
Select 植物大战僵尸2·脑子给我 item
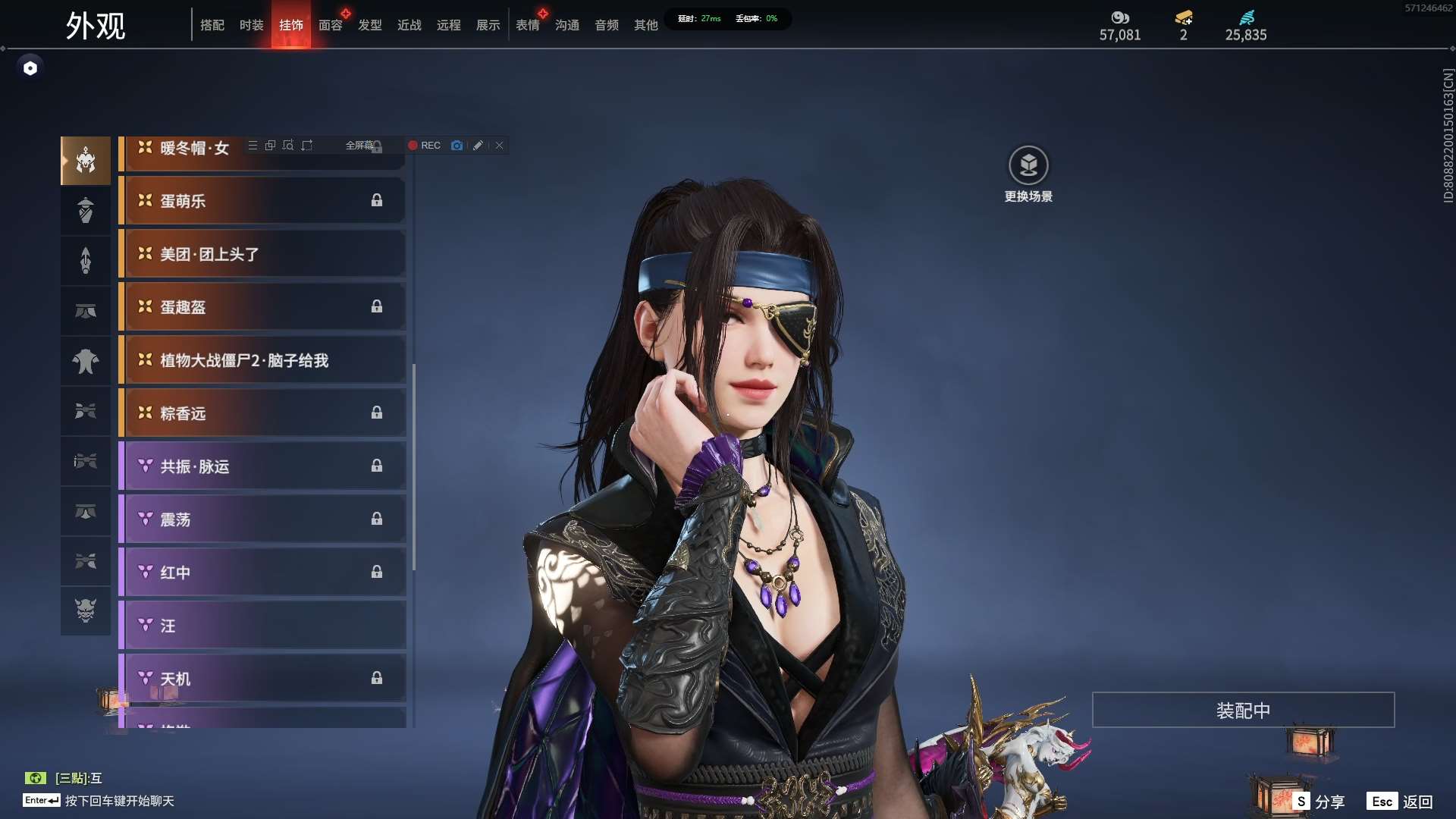pyautogui.click(x=262, y=360)
